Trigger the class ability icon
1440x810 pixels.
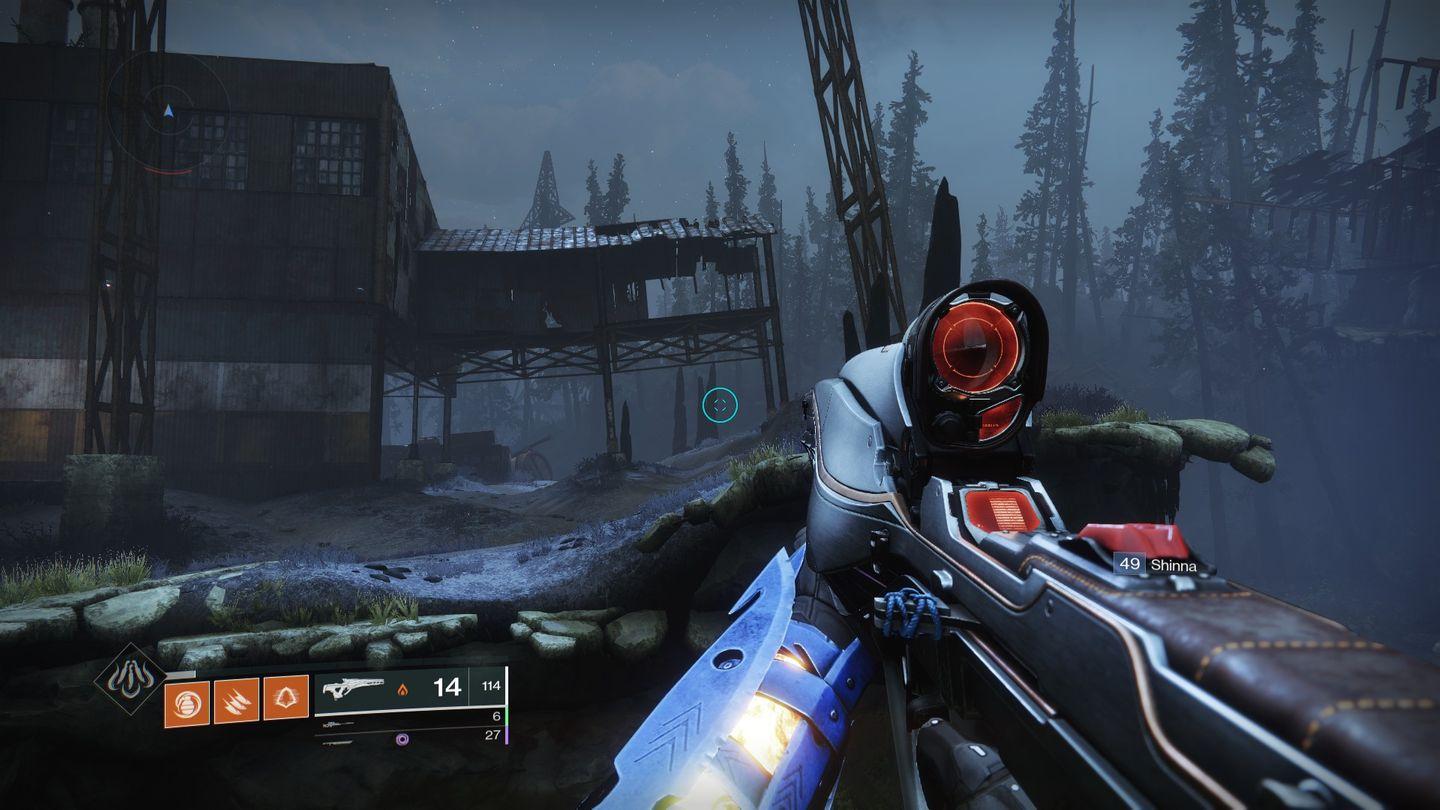click(x=285, y=698)
